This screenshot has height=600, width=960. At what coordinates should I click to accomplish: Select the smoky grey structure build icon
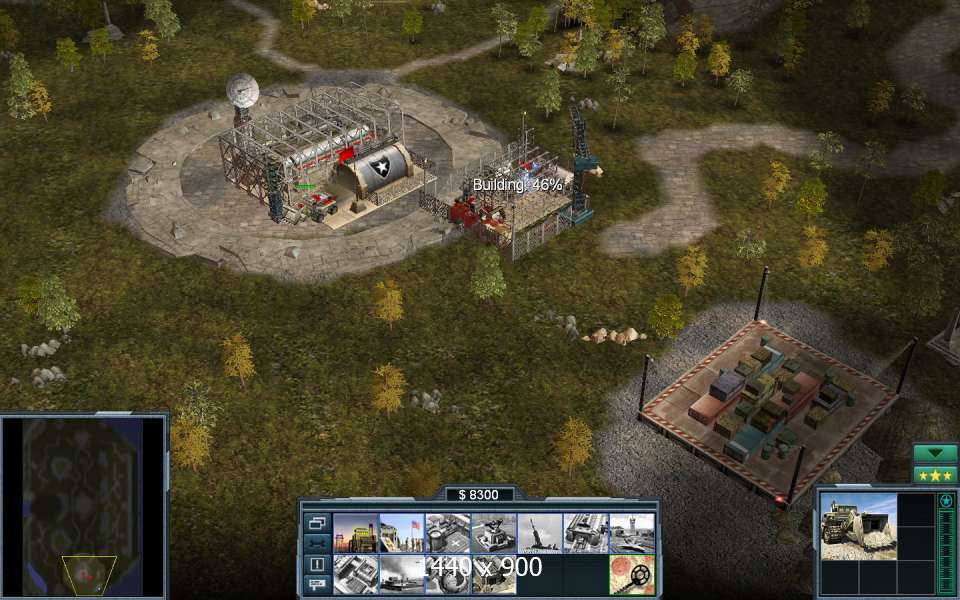point(401,575)
